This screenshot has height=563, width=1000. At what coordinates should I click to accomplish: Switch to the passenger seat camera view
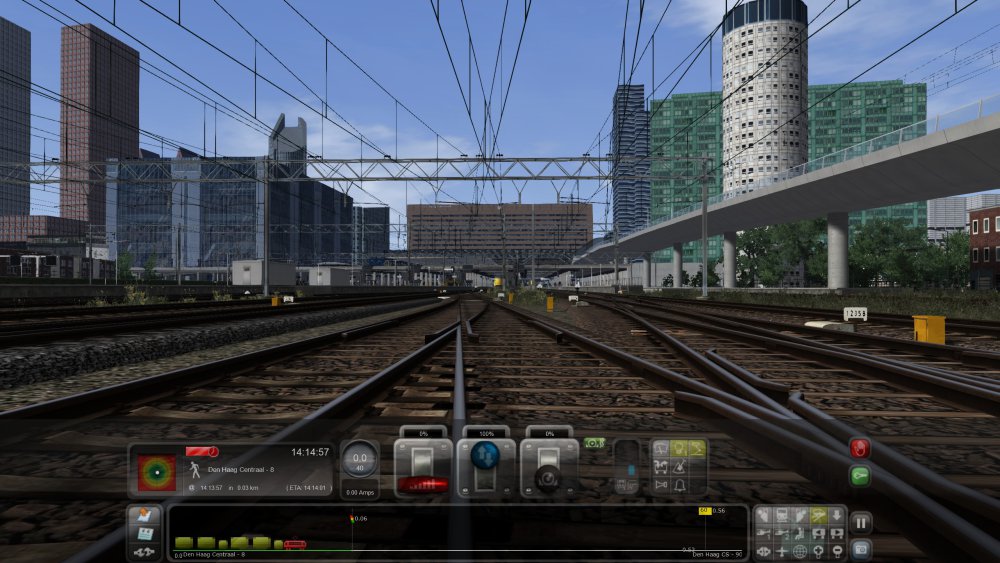click(801, 533)
